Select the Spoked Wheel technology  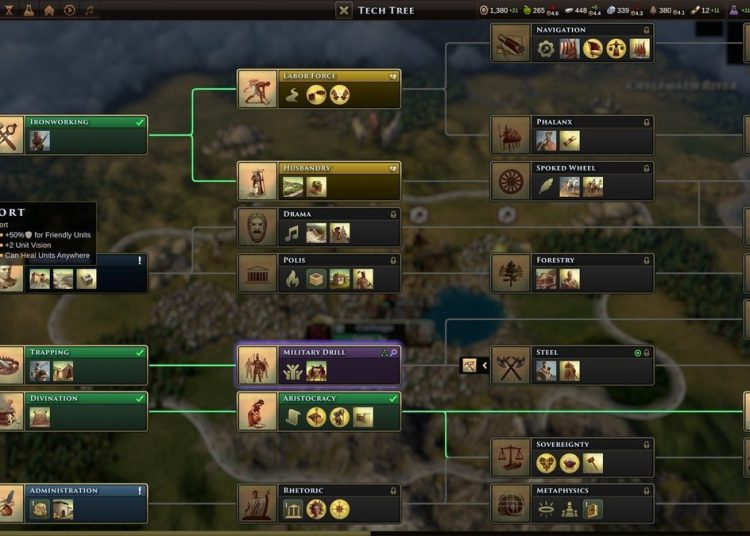[x=572, y=181]
